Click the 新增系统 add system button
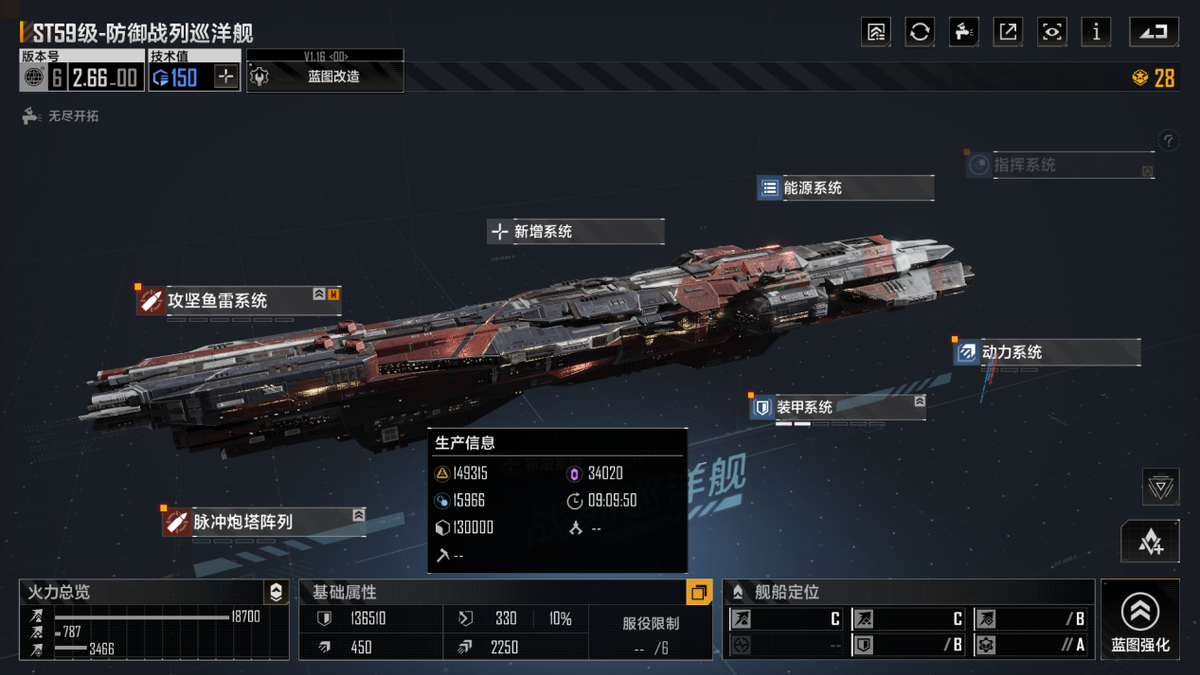 click(575, 232)
